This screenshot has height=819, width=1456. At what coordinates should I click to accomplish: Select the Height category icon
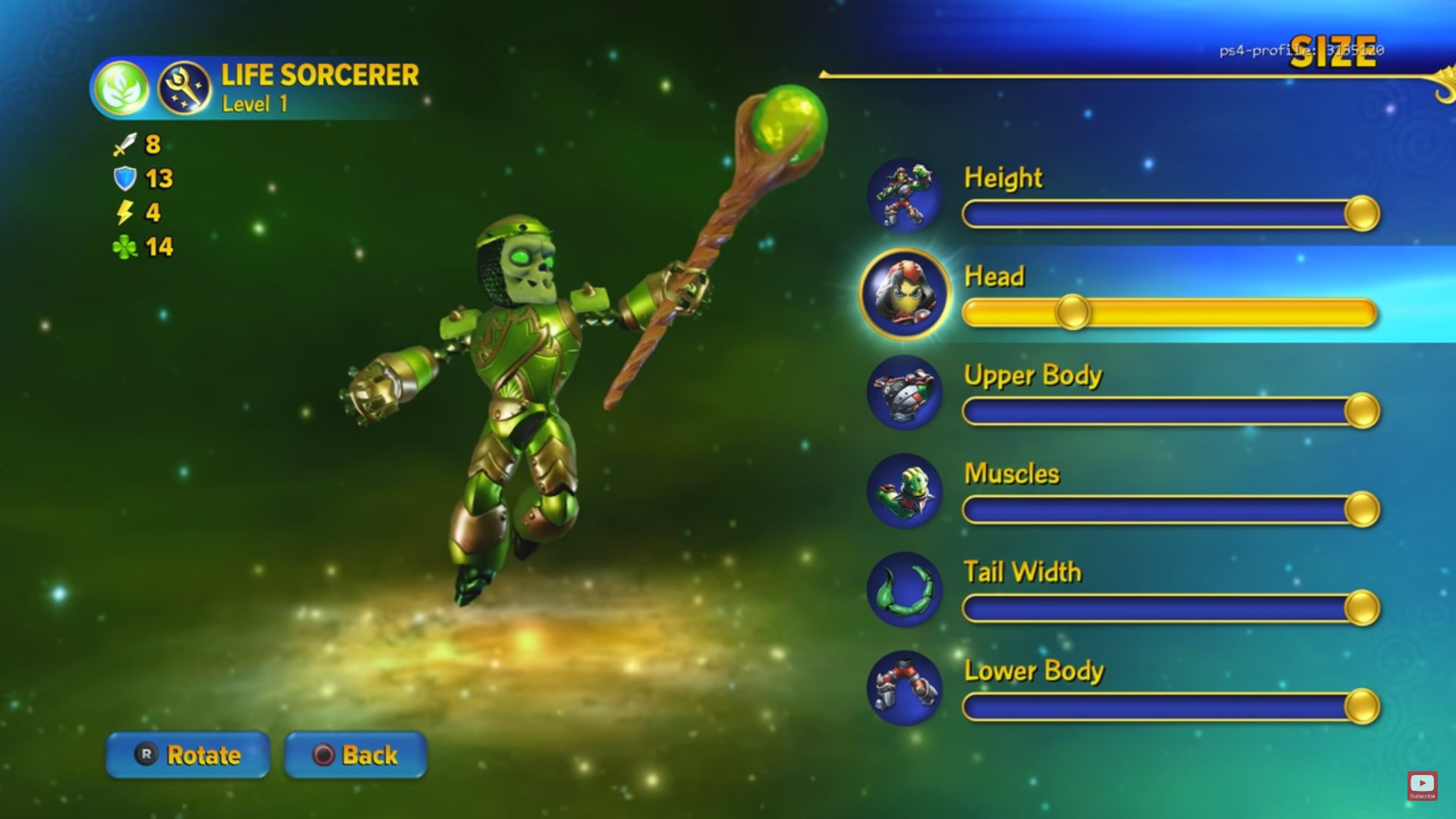point(904,196)
